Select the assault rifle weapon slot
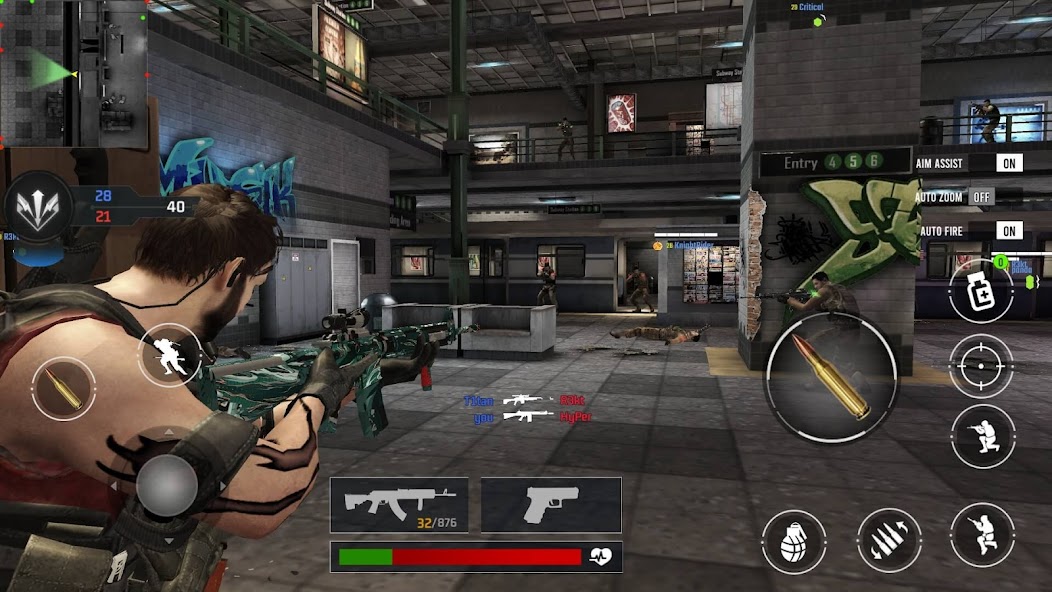Screen dimensions: 1052x592 (400, 504)
